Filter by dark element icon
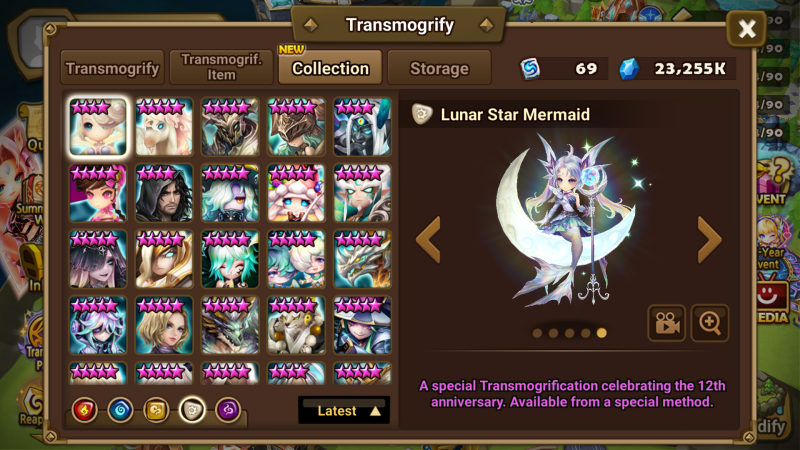 [228, 409]
